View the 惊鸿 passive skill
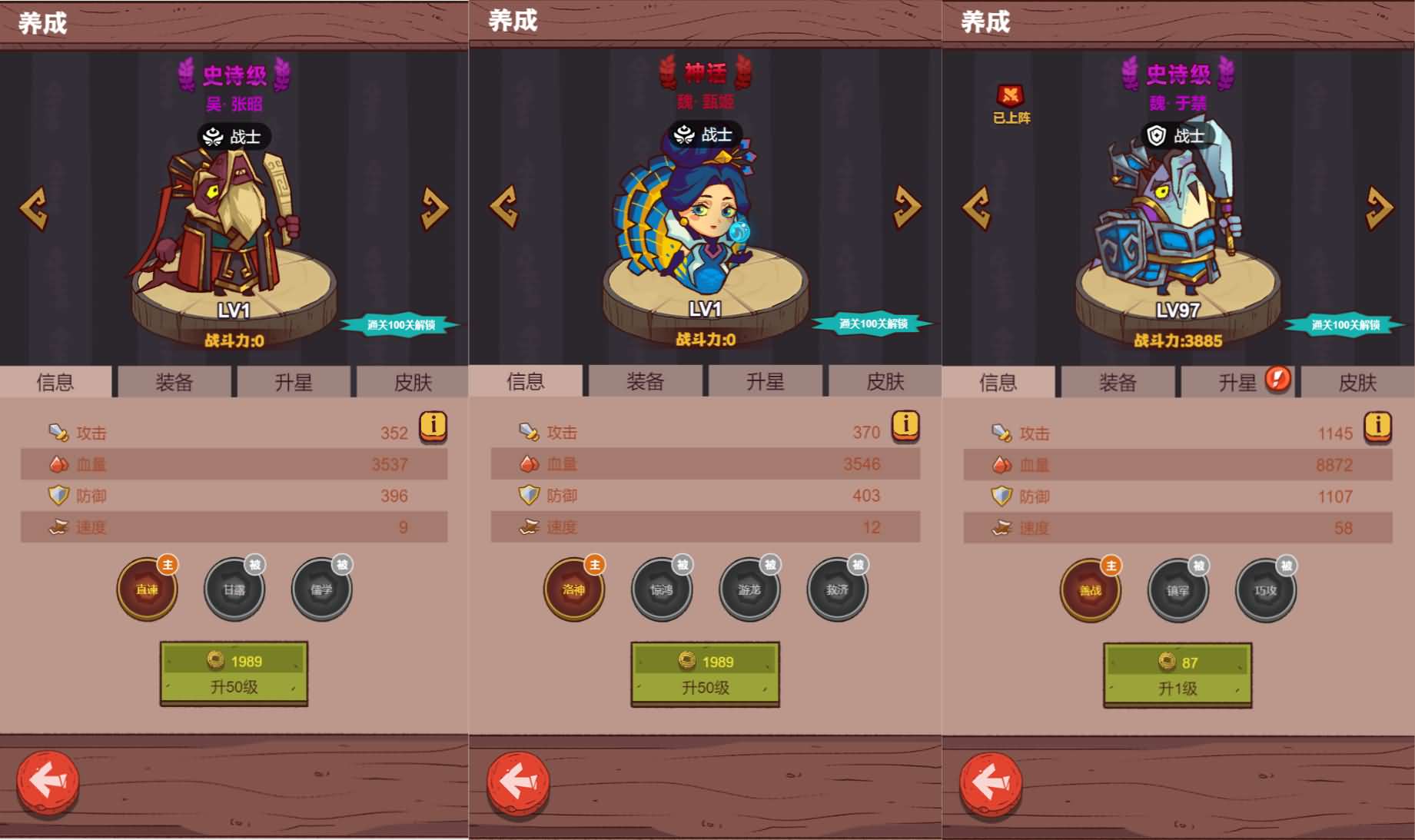Image resolution: width=1415 pixels, height=840 pixels. coord(661,589)
